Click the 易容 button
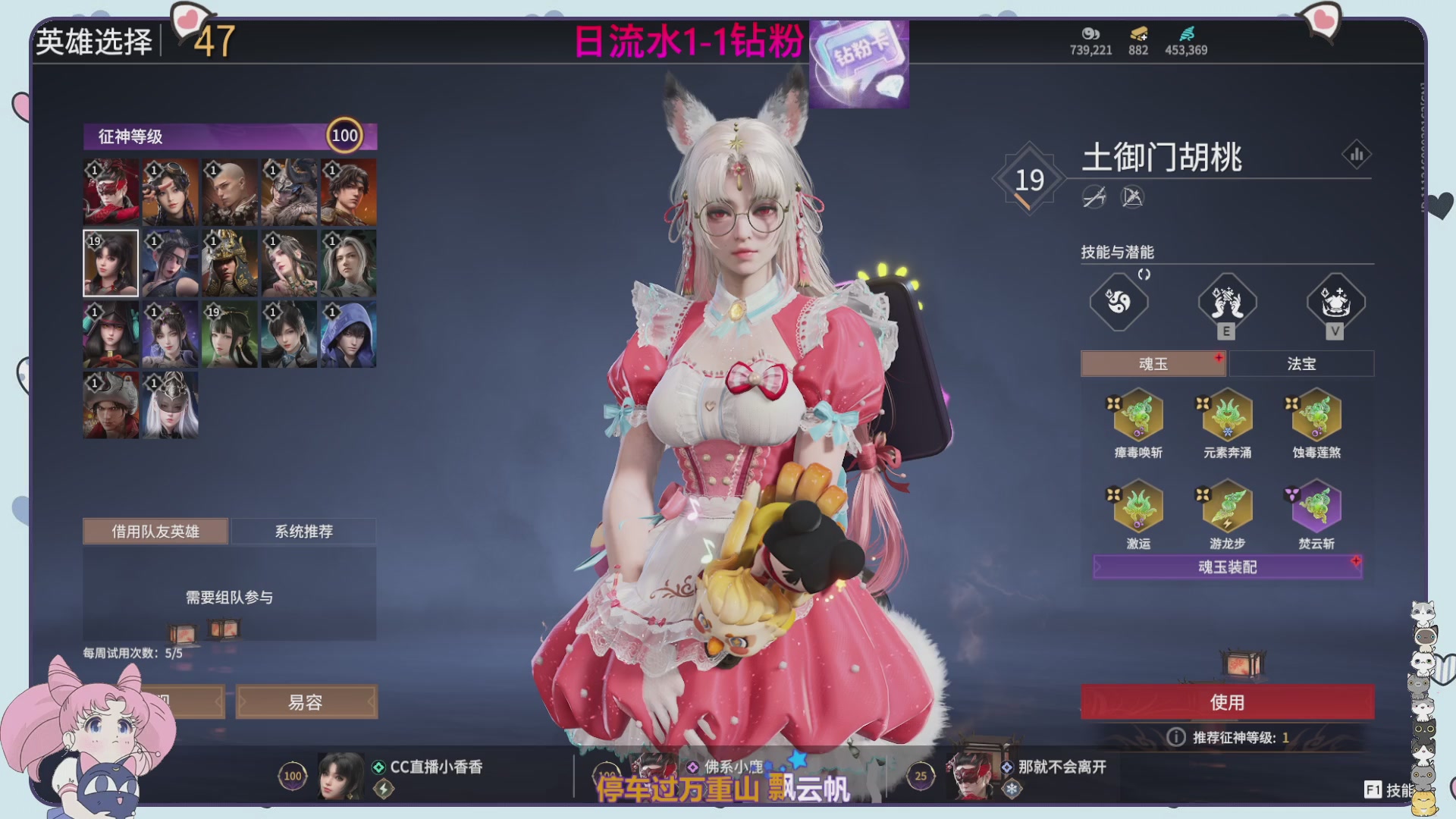Image resolution: width=1456 pixels, height=819 pixels. point(306,701)
